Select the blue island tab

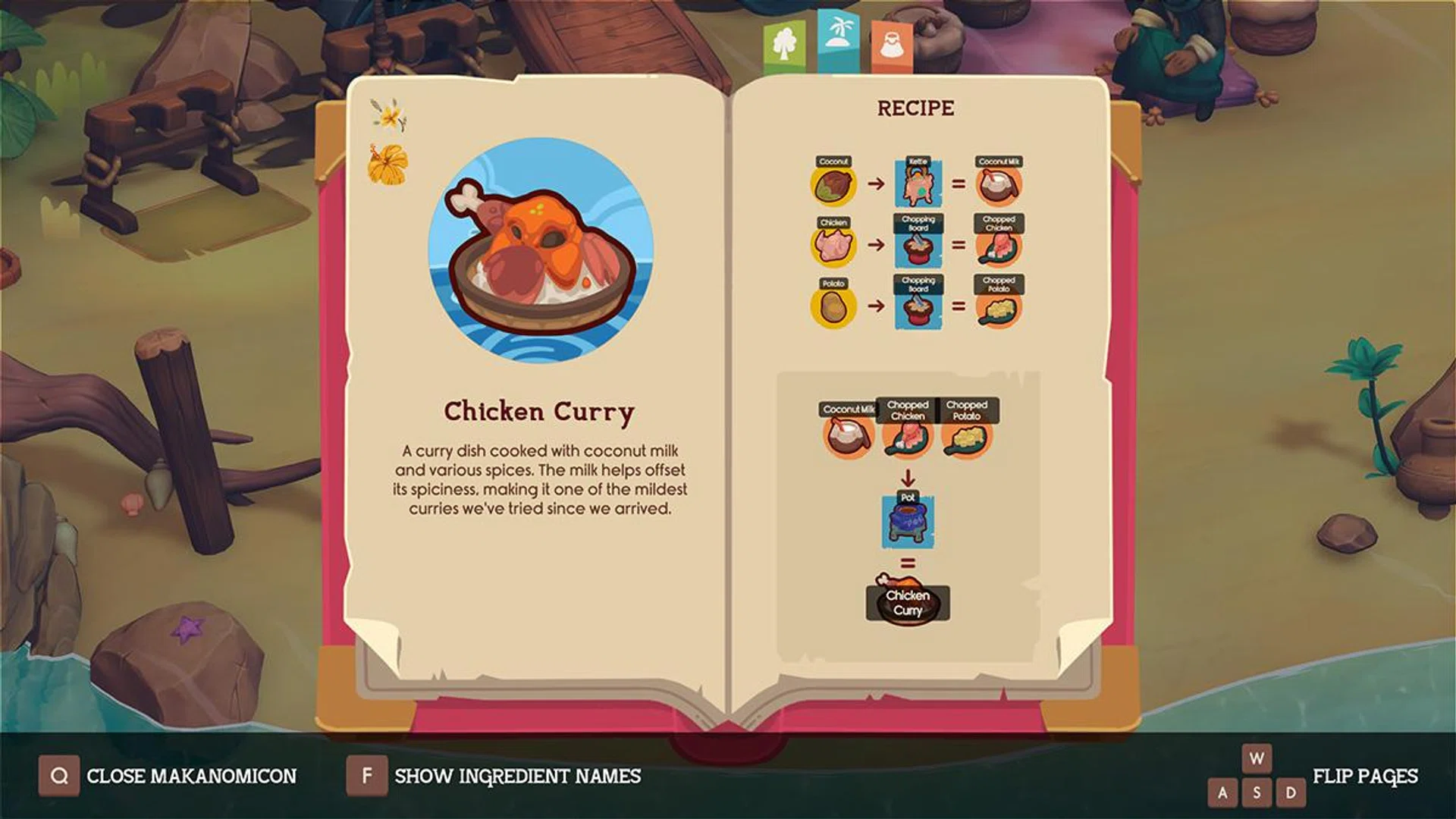click(837, 39)
